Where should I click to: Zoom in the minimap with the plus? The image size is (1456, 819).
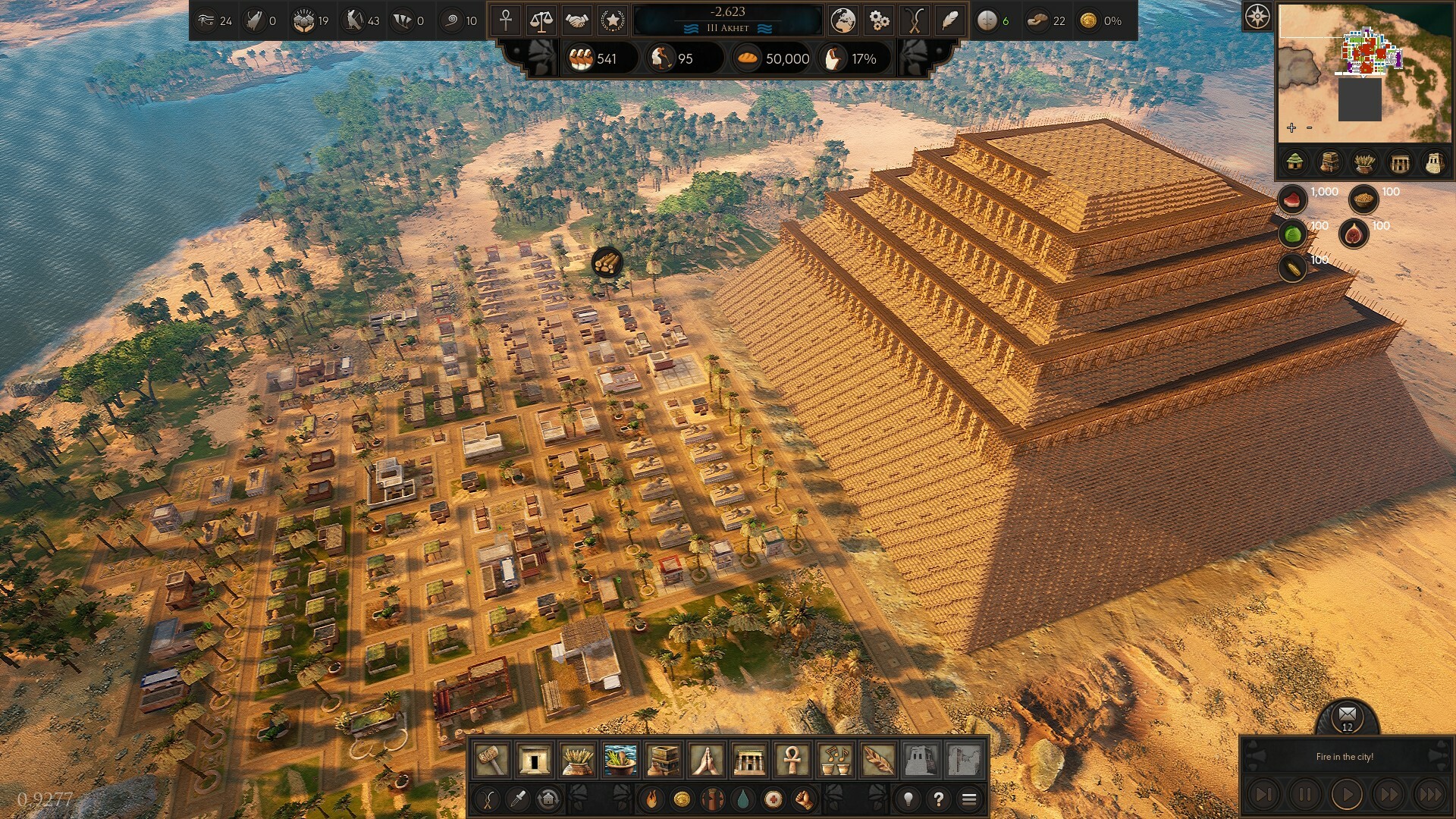coord(1290,127)
